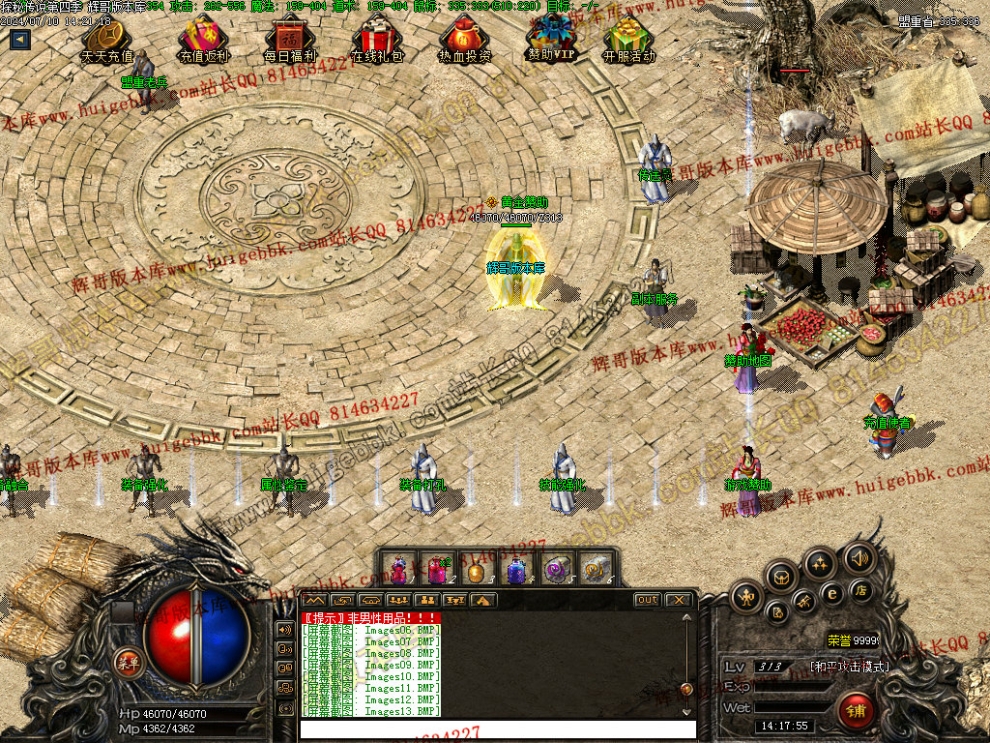This screenshot has width=990, height=743.
Task: Open the 每日福利 daily welfare icon
Action: coord(290,40)
